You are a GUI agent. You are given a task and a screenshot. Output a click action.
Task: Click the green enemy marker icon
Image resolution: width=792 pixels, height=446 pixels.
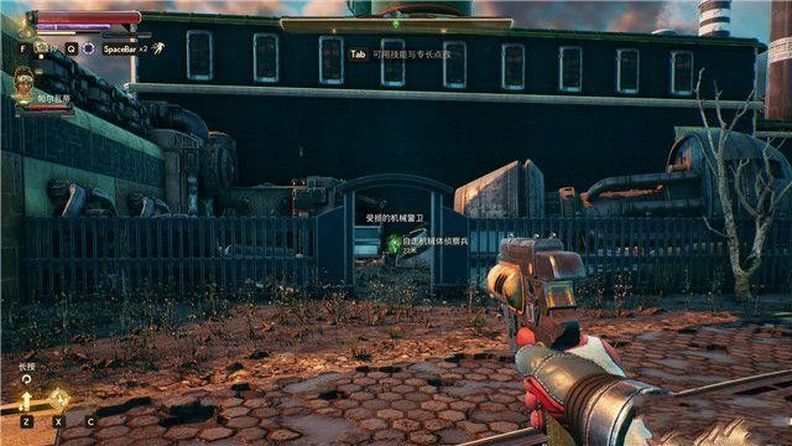[395, 242]
